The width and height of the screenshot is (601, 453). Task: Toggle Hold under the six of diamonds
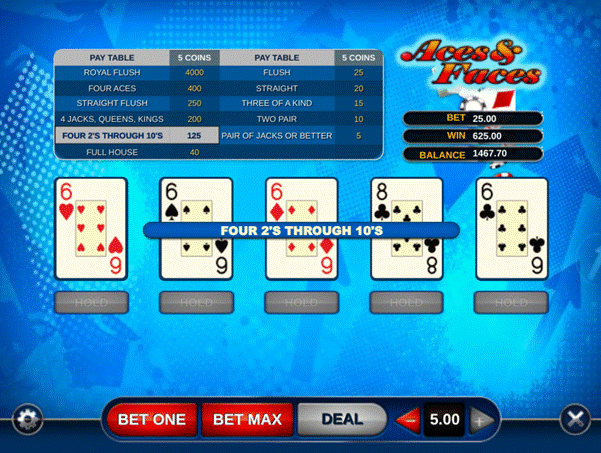[301, 302]
